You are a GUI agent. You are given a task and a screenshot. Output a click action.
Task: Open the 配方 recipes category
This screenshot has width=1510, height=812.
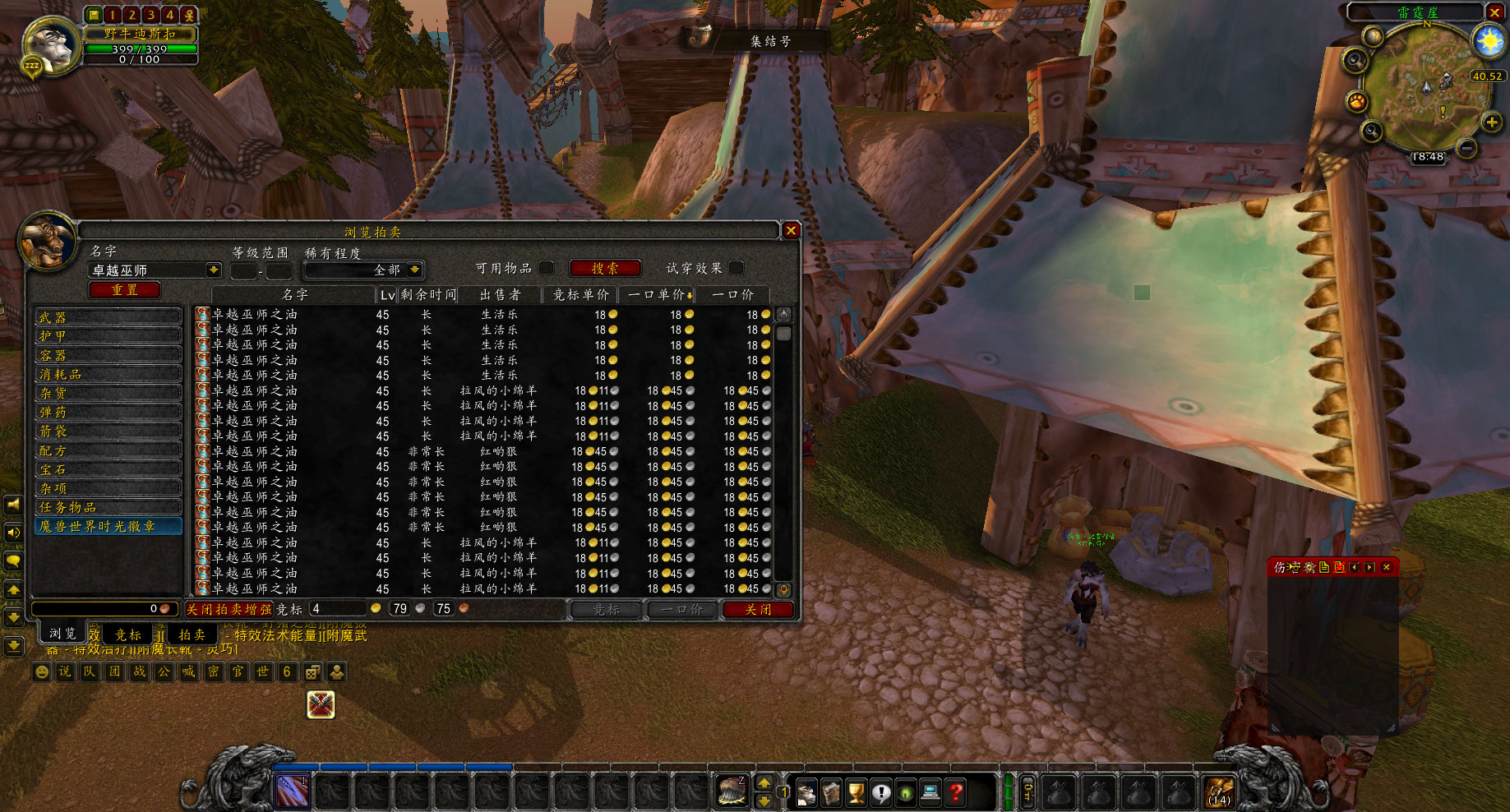point(108,450)
